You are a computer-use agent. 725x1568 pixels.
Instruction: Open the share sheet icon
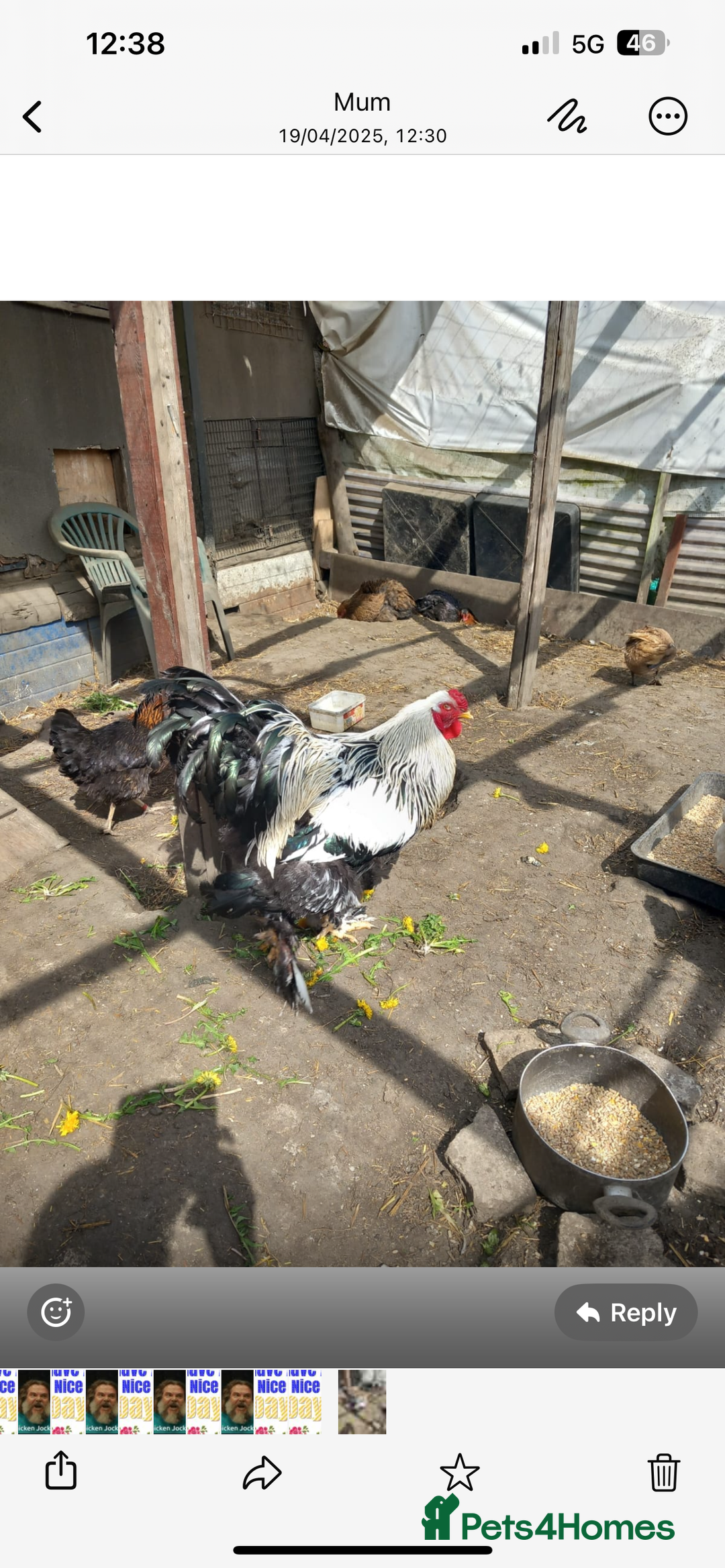click(61, 1471)
